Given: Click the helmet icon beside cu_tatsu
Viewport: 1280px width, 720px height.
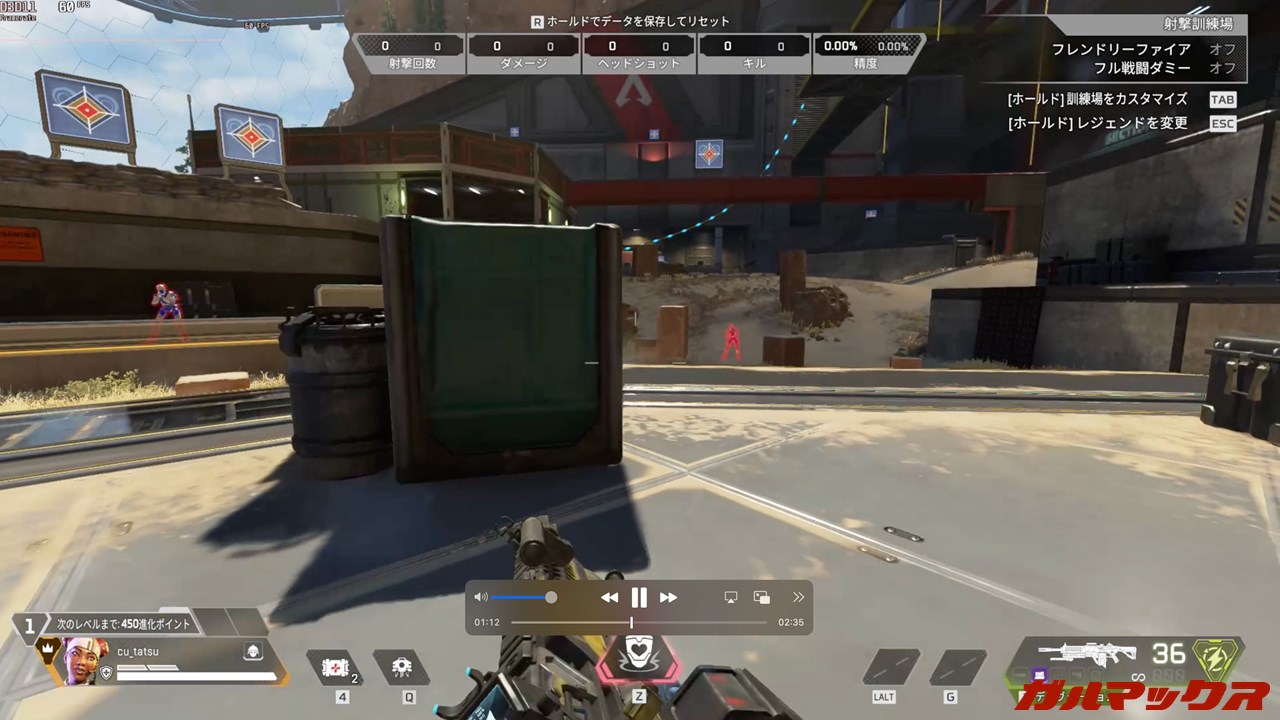Looking at the screenshot, I should click(253, 652).
